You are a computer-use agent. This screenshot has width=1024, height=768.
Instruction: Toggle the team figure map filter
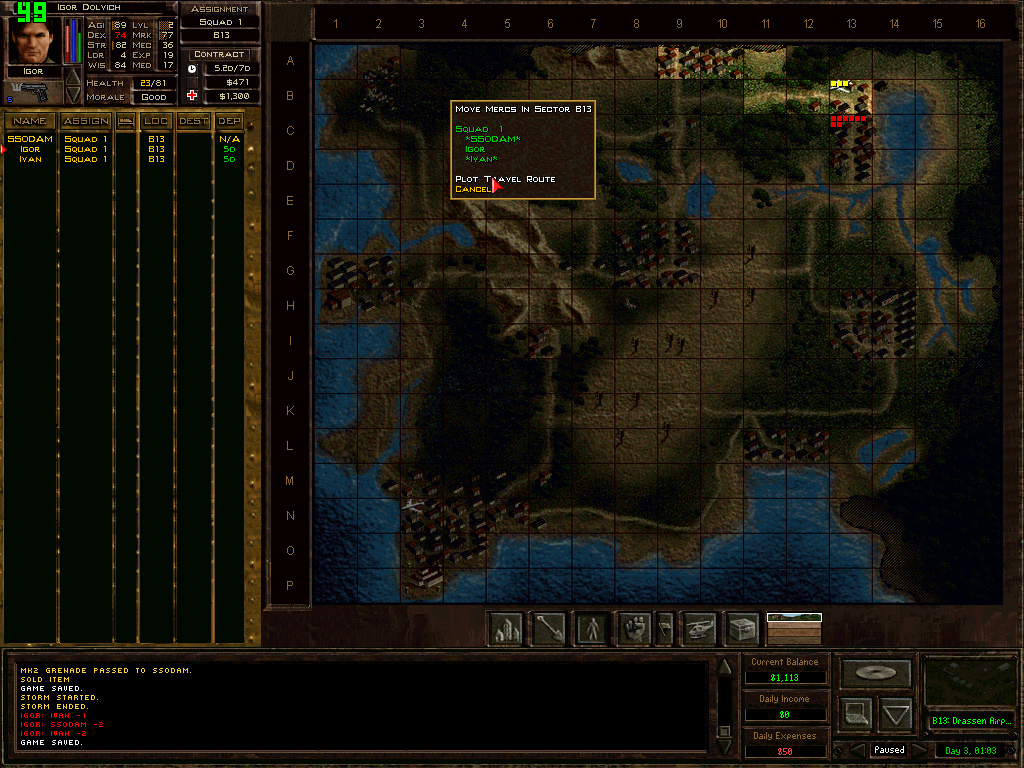[592, 629]
